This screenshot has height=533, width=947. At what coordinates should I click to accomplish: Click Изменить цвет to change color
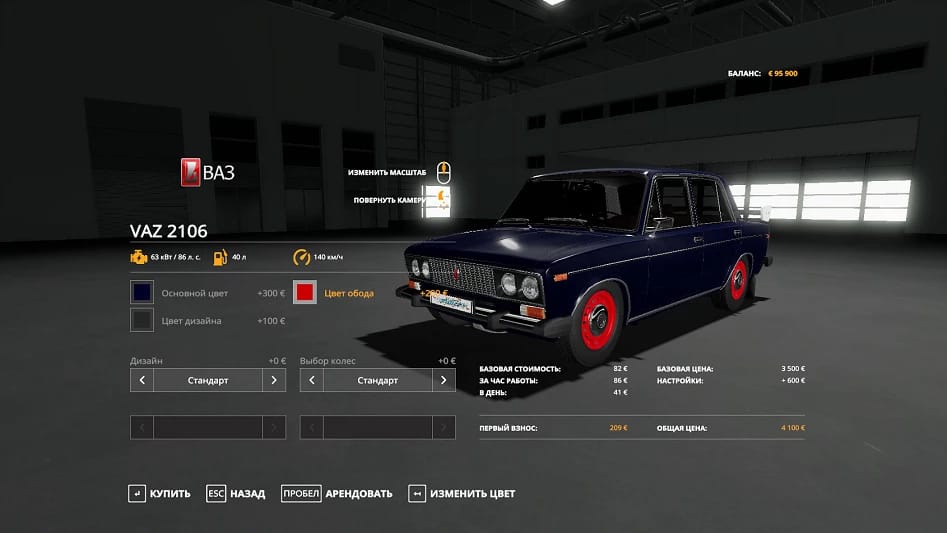(x=462, y=493)
